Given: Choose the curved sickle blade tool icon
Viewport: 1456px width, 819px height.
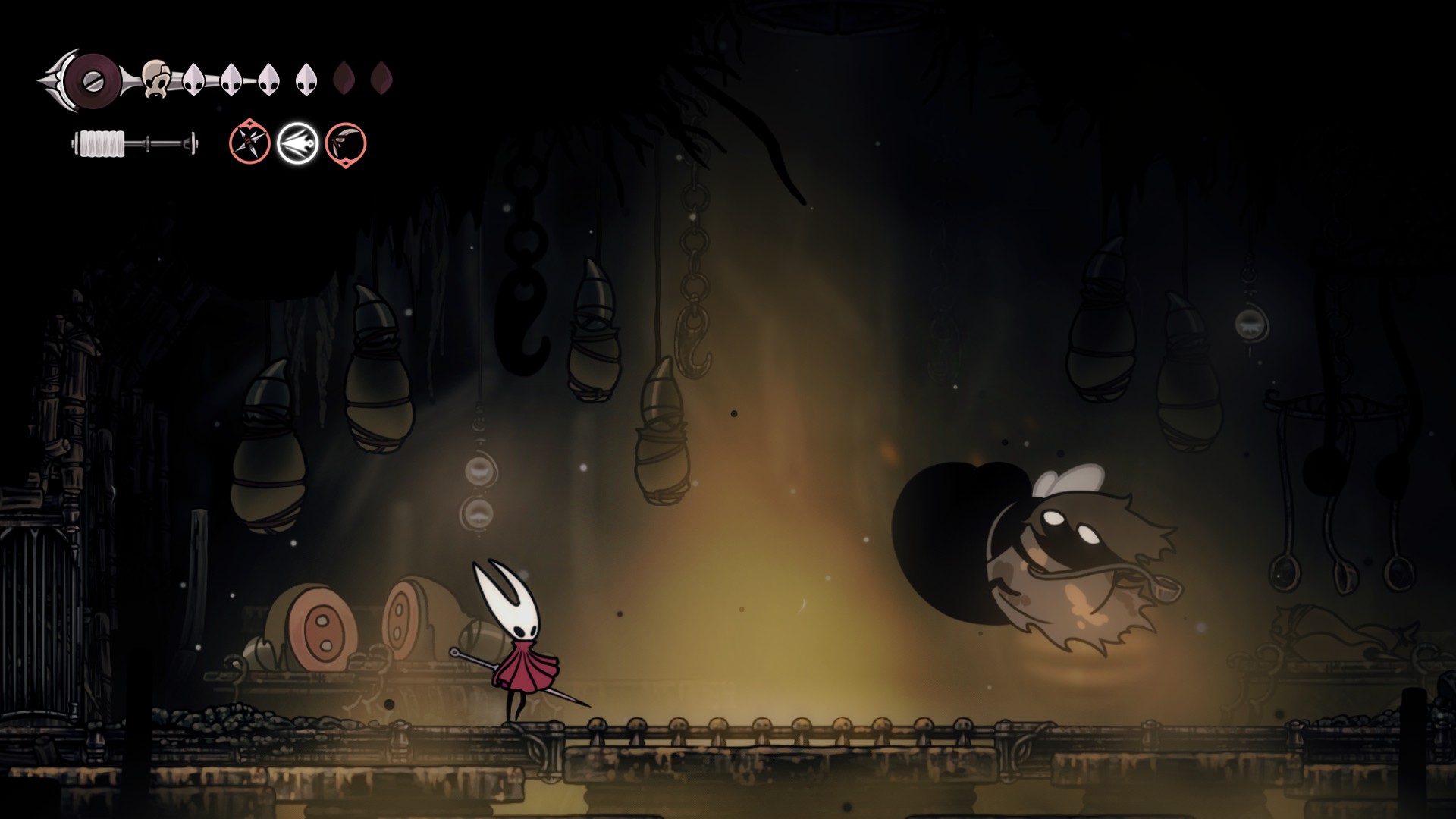Looking at the screenshot, I should click(346, 143).
